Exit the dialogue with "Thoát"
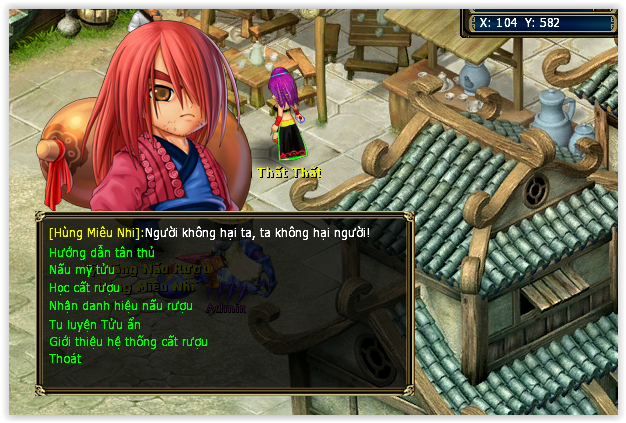This screenshot has width=626, height=423. pyautogui.click(x=65, y=359)
